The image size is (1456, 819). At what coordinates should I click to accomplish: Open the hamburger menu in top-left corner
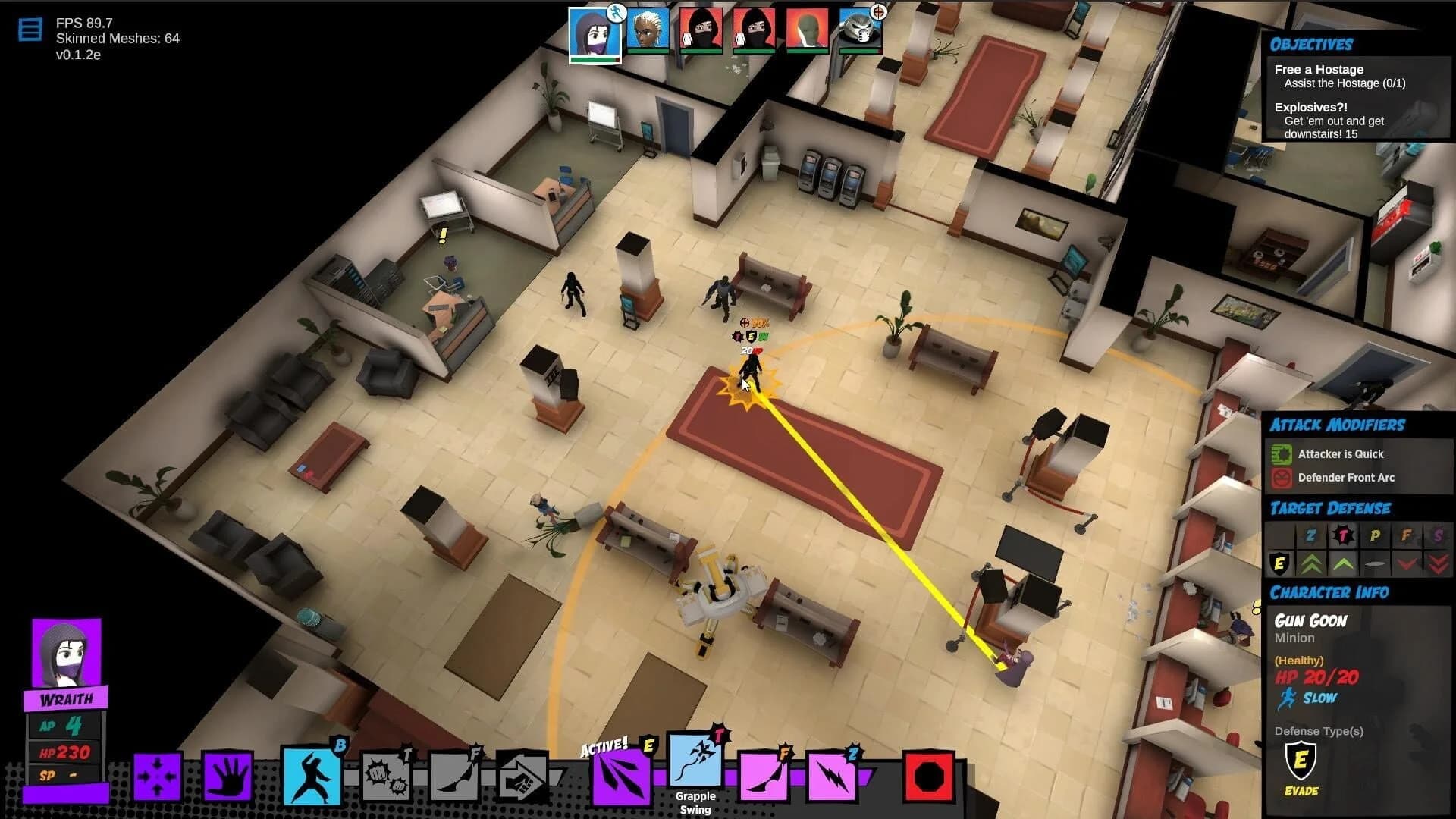30,30
